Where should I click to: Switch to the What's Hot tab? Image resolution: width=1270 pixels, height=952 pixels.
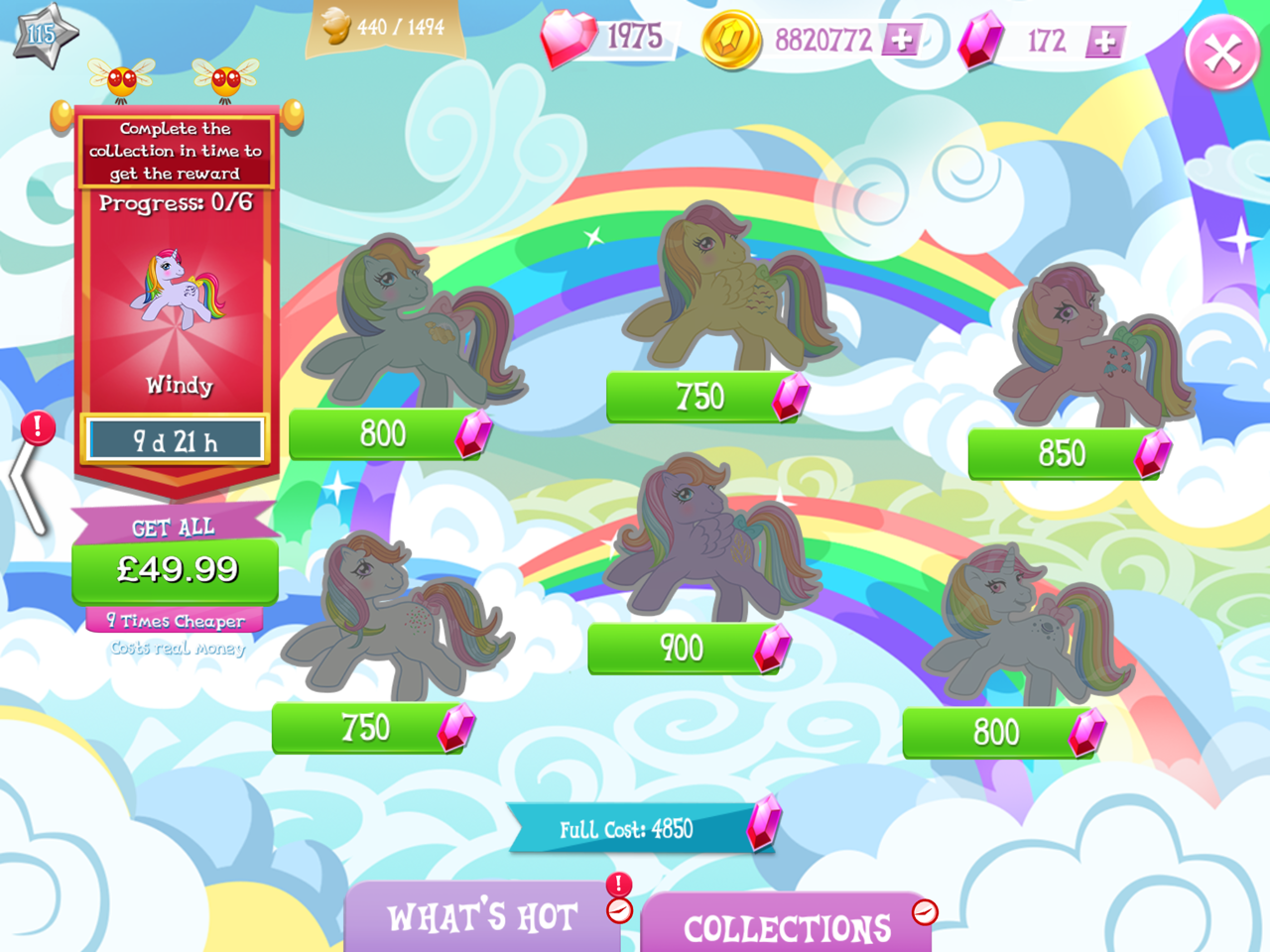[x=483, y=917]
